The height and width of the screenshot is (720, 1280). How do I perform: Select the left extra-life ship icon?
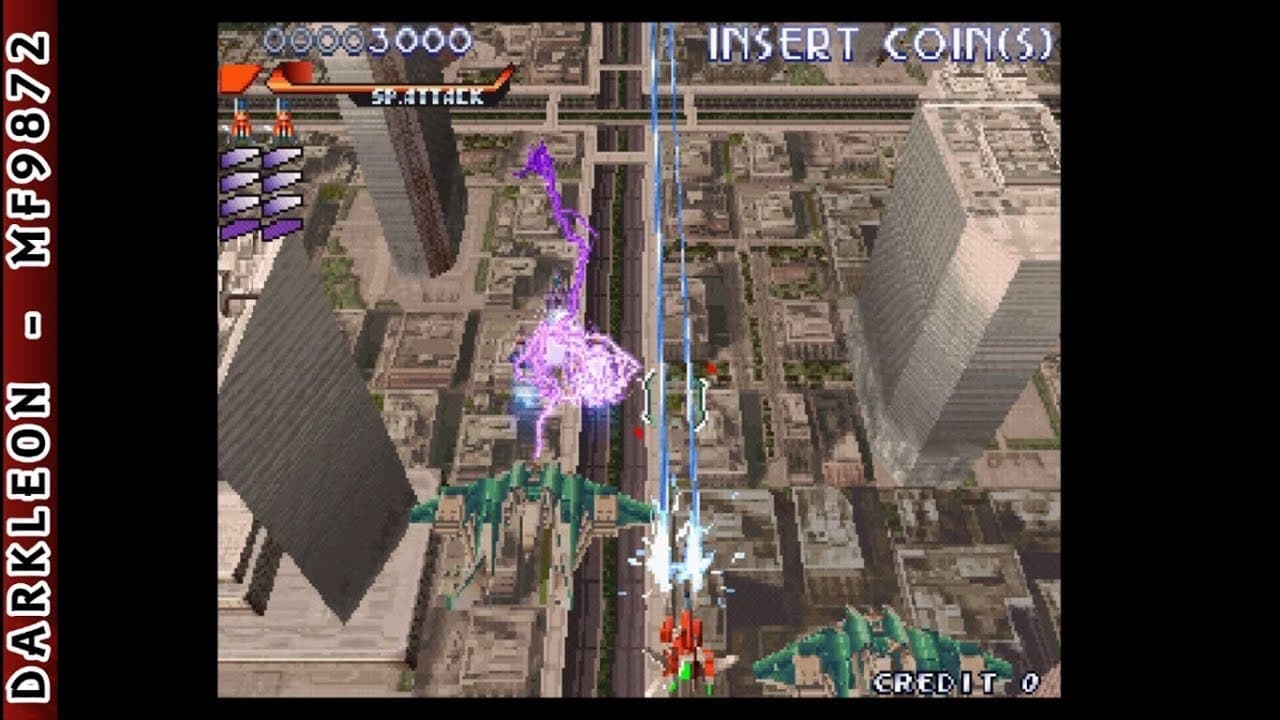[x=241, y=120]
